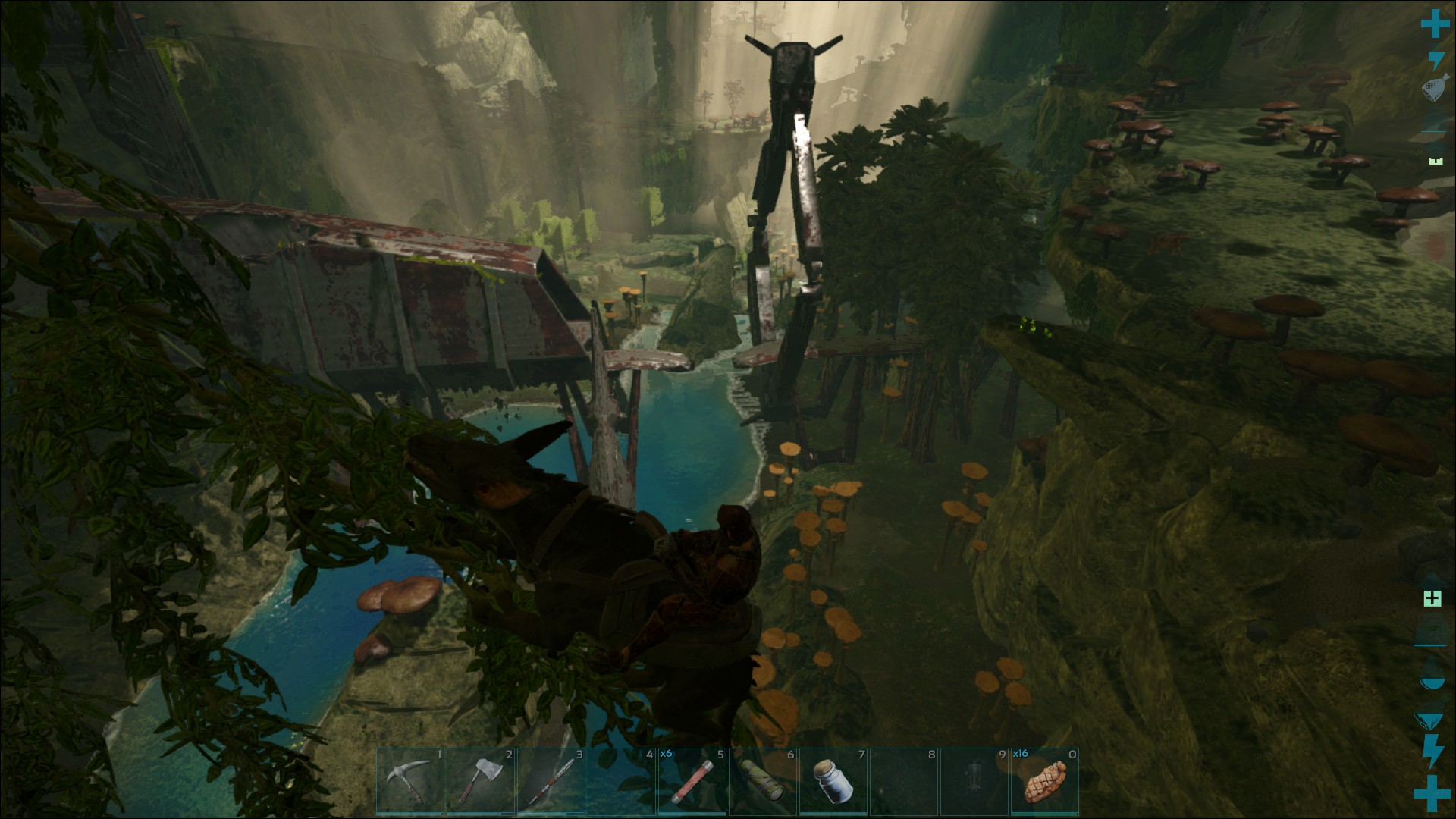Image resolution: width=1456 pixels, height=819 pixels.
Task: Choose the spear in hotbar slot 3
Action: tap(551, 782)
